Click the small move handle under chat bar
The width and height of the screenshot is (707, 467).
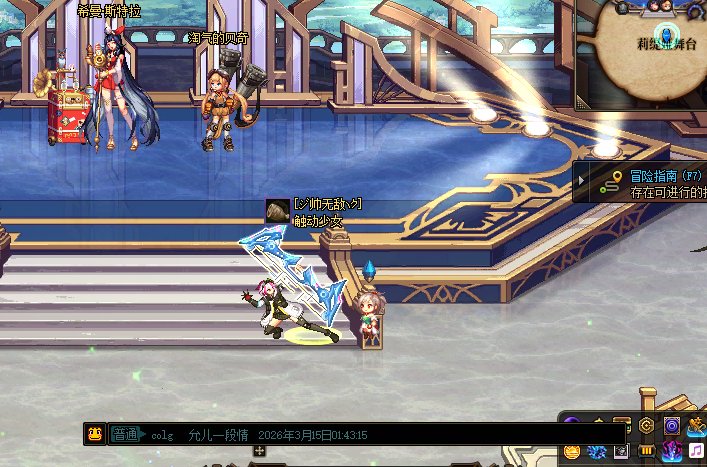[260, 452]
